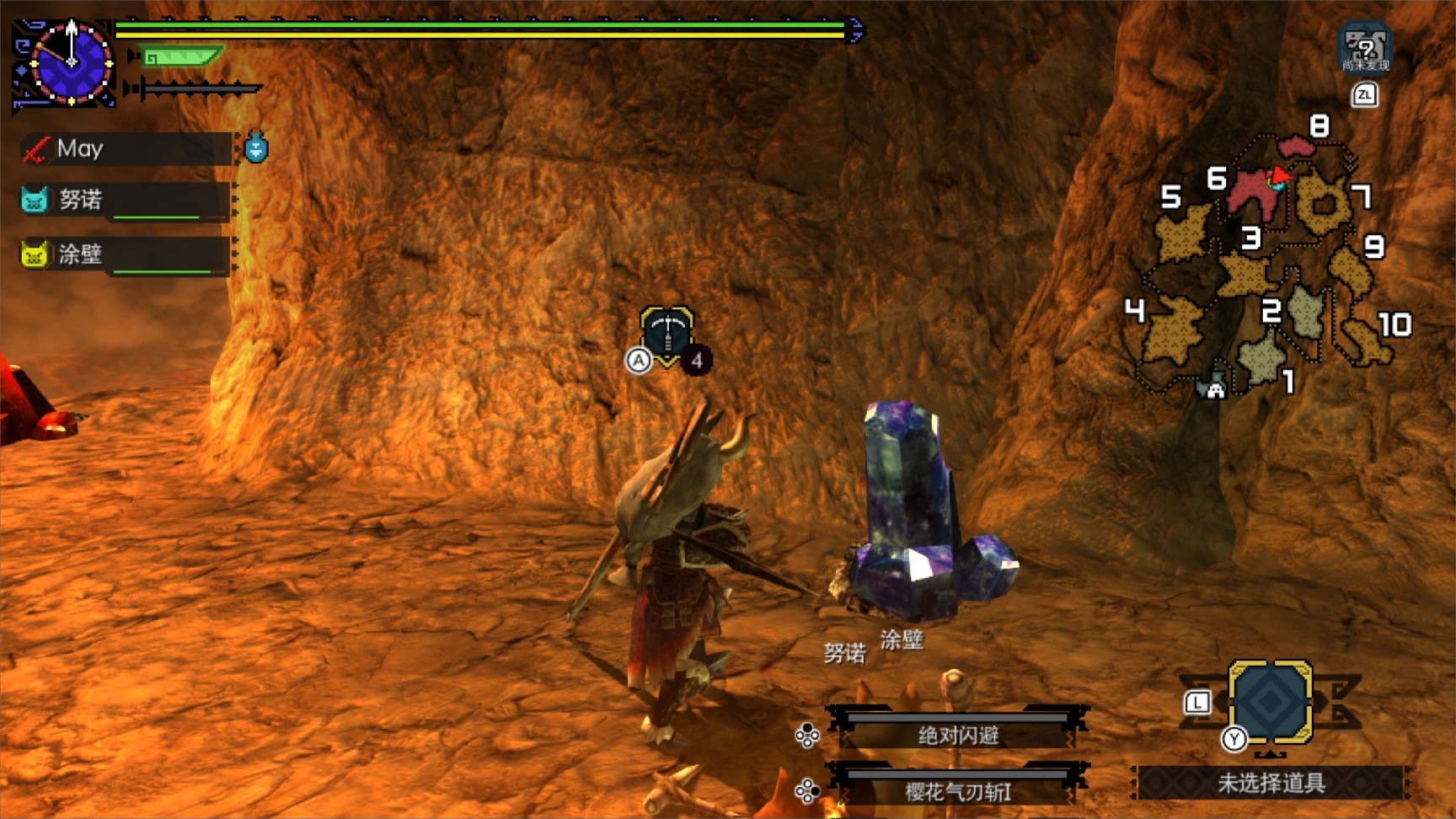This screenshot has height=819, width=1456.
Task: Activate the 绝对闪避 hunter art
Action: coord(958,735)
